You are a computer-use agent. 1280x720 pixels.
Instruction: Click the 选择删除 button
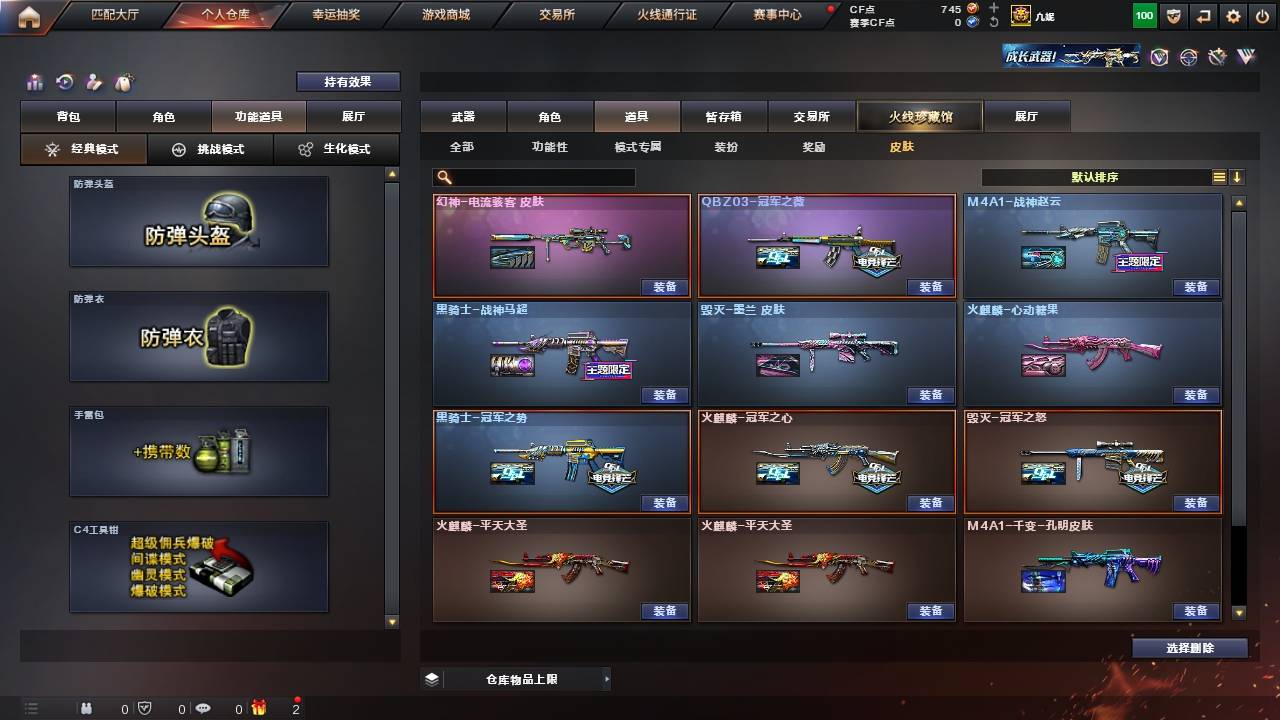(x=1190, y=647)
